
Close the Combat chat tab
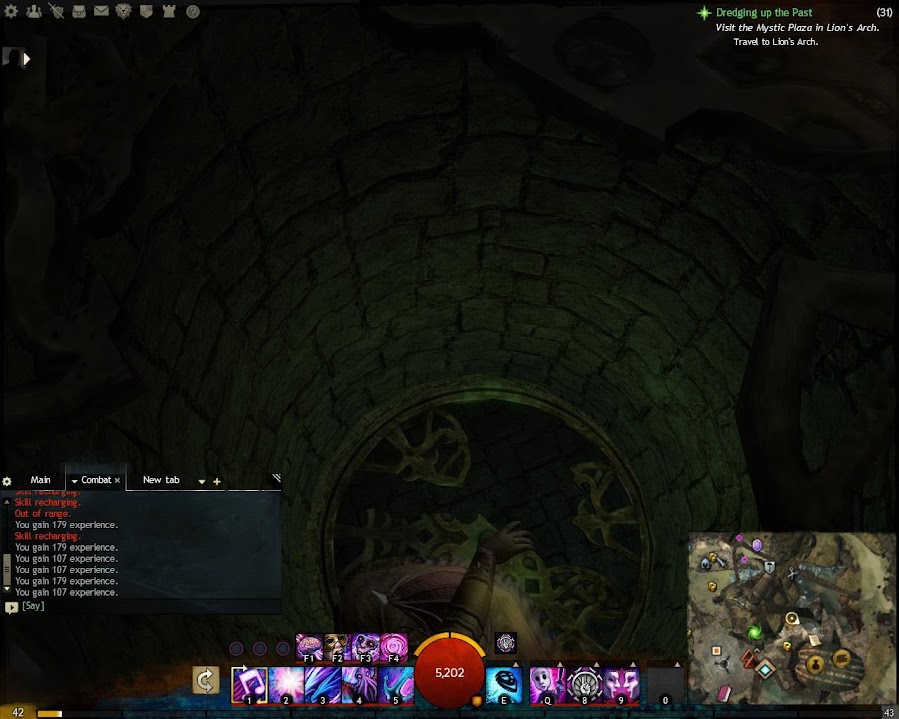[117, 481]
